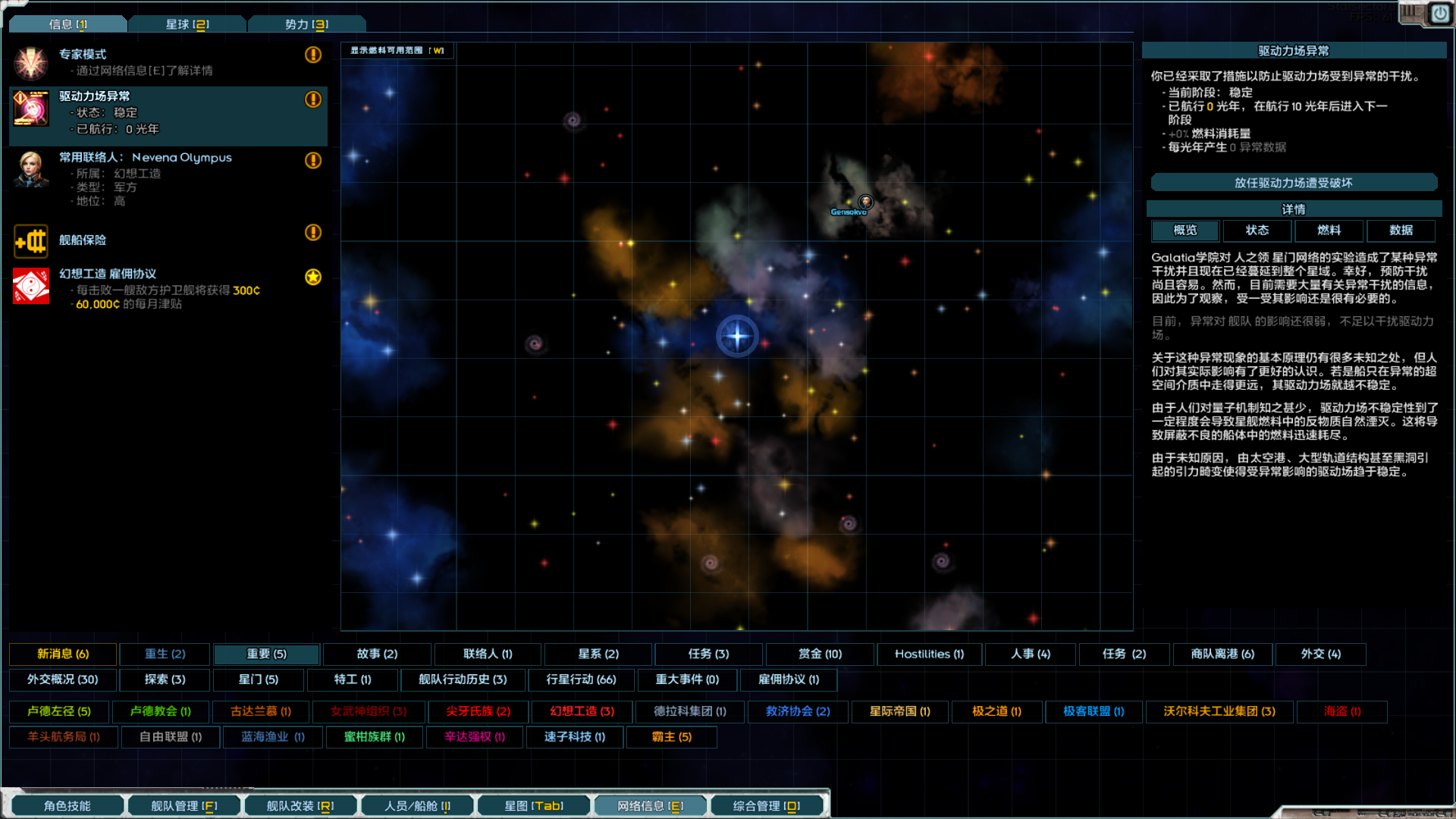Viewport: 1456px width, 819px height.
Task: Switch detail view to 燃料 tab
Action: [1328, 231]
